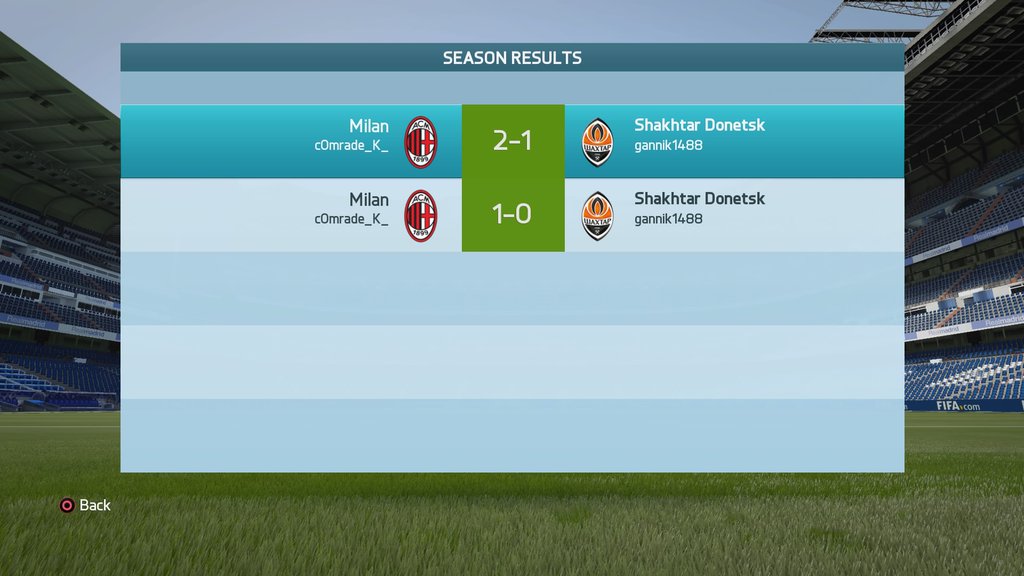Image resolution: width=1024 pixels, height=576 pixels.
Task: Select the Milan 2-1 Shakhtar Donetsk result
Action: [x=512, y=141]
